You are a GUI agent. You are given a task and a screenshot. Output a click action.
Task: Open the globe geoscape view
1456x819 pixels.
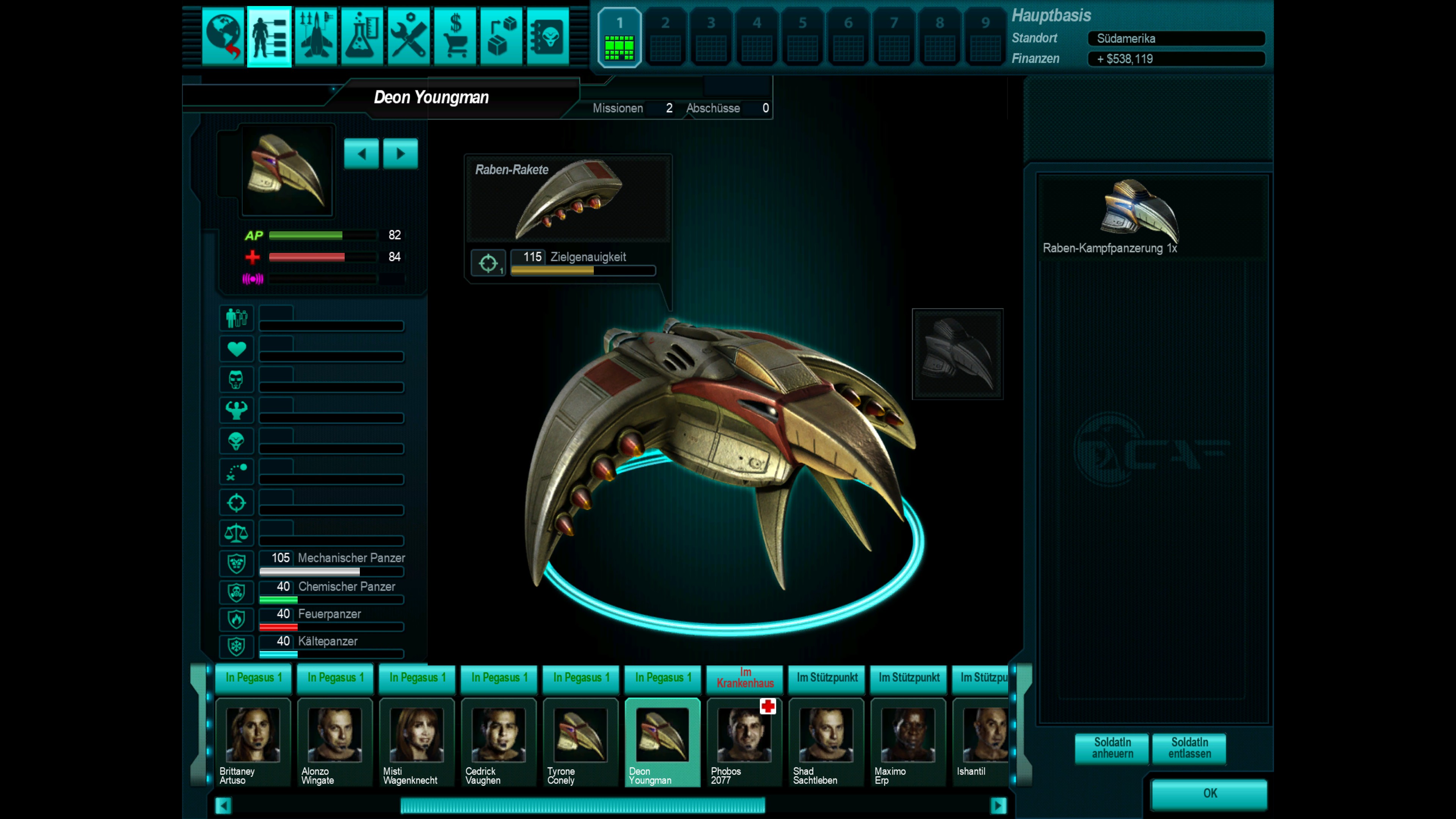223,37
